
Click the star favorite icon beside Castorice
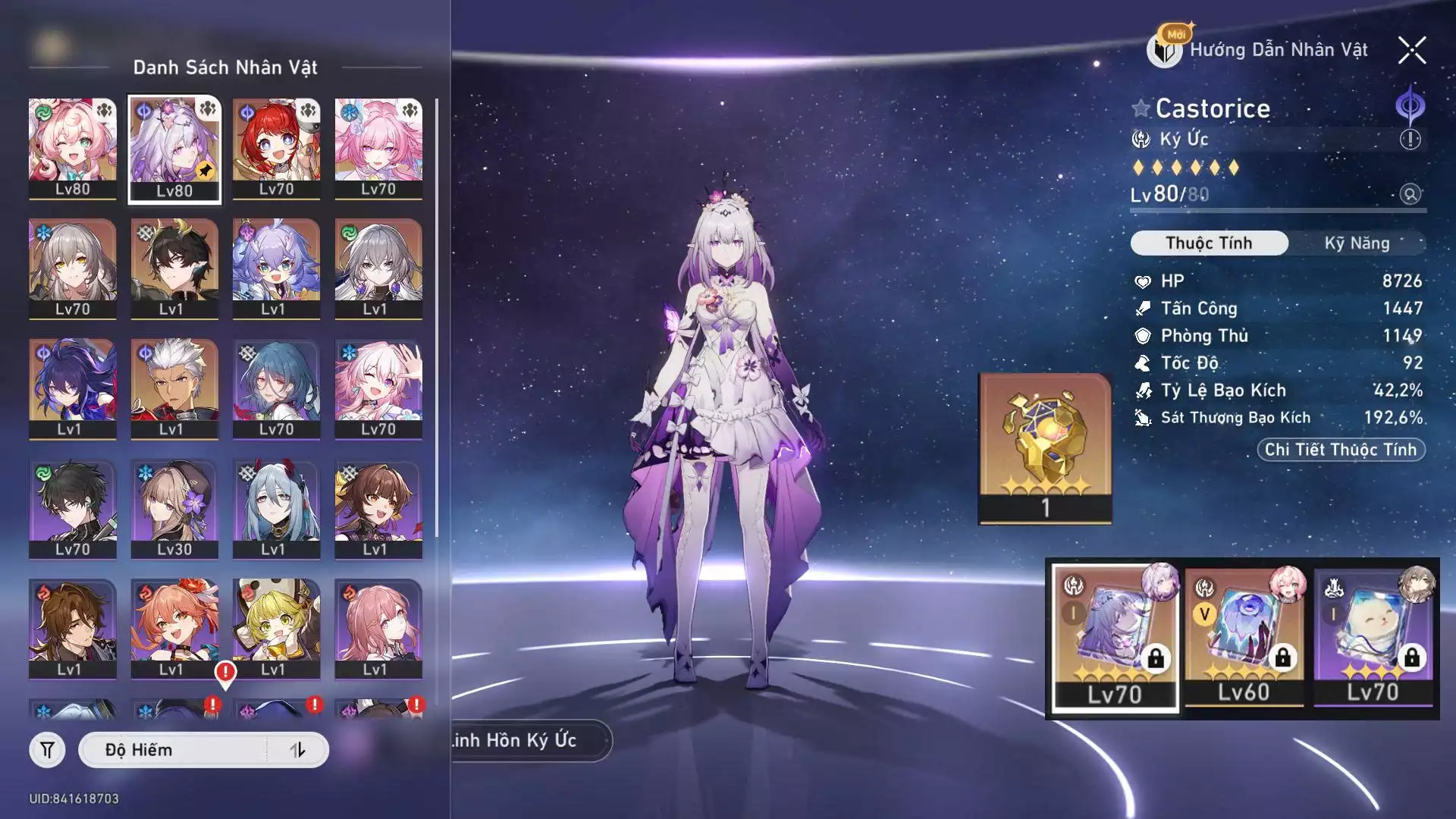click(x=1141, y=108)
